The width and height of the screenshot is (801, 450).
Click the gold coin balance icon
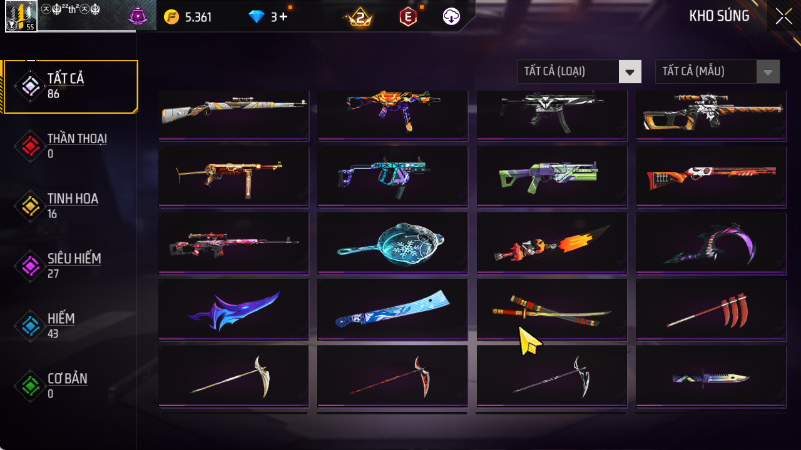point(172,17)
